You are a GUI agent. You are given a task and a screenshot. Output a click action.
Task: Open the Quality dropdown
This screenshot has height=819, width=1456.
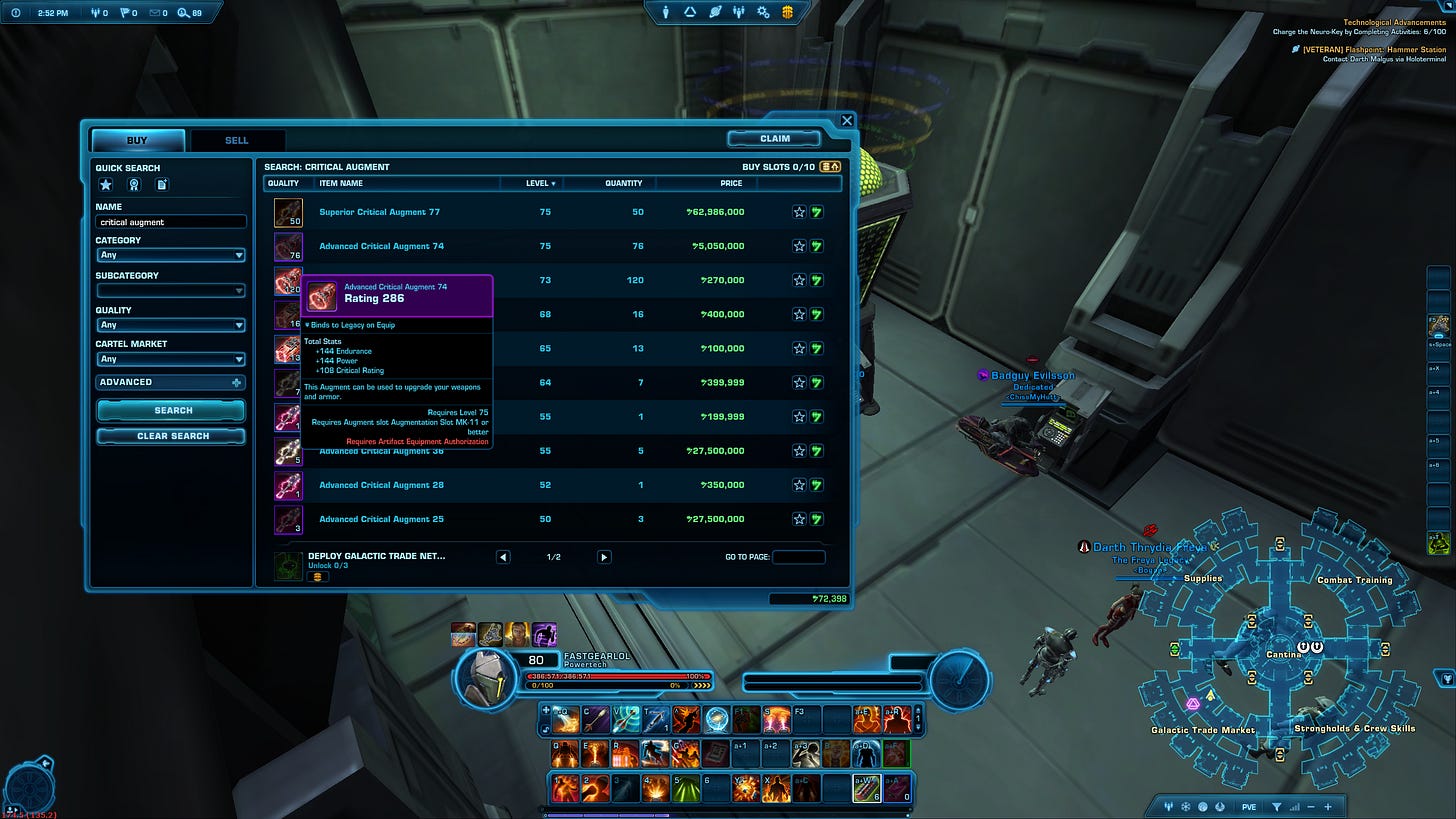coord(170,324)
